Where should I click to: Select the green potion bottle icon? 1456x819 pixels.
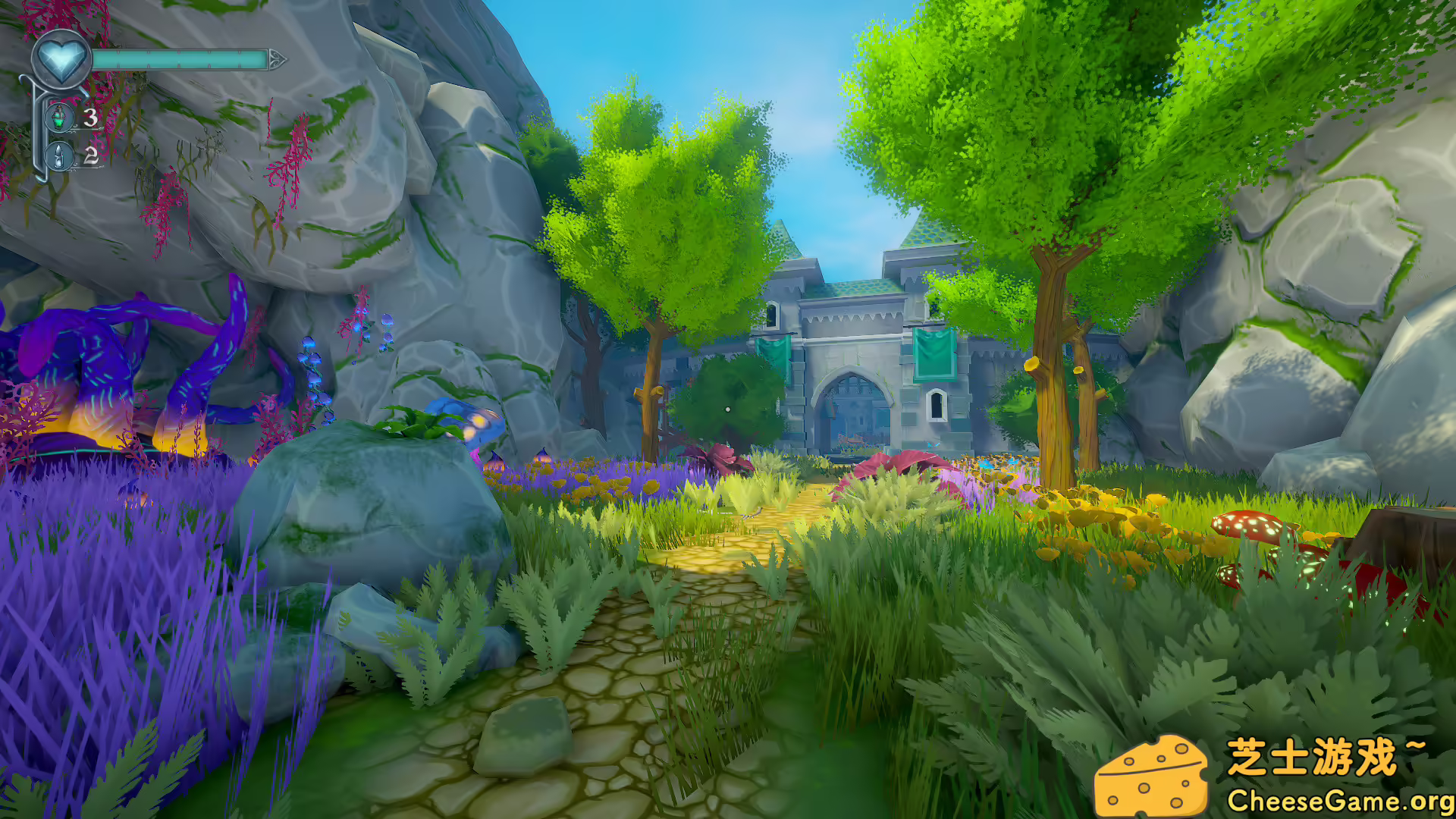[x=60, y=118]
